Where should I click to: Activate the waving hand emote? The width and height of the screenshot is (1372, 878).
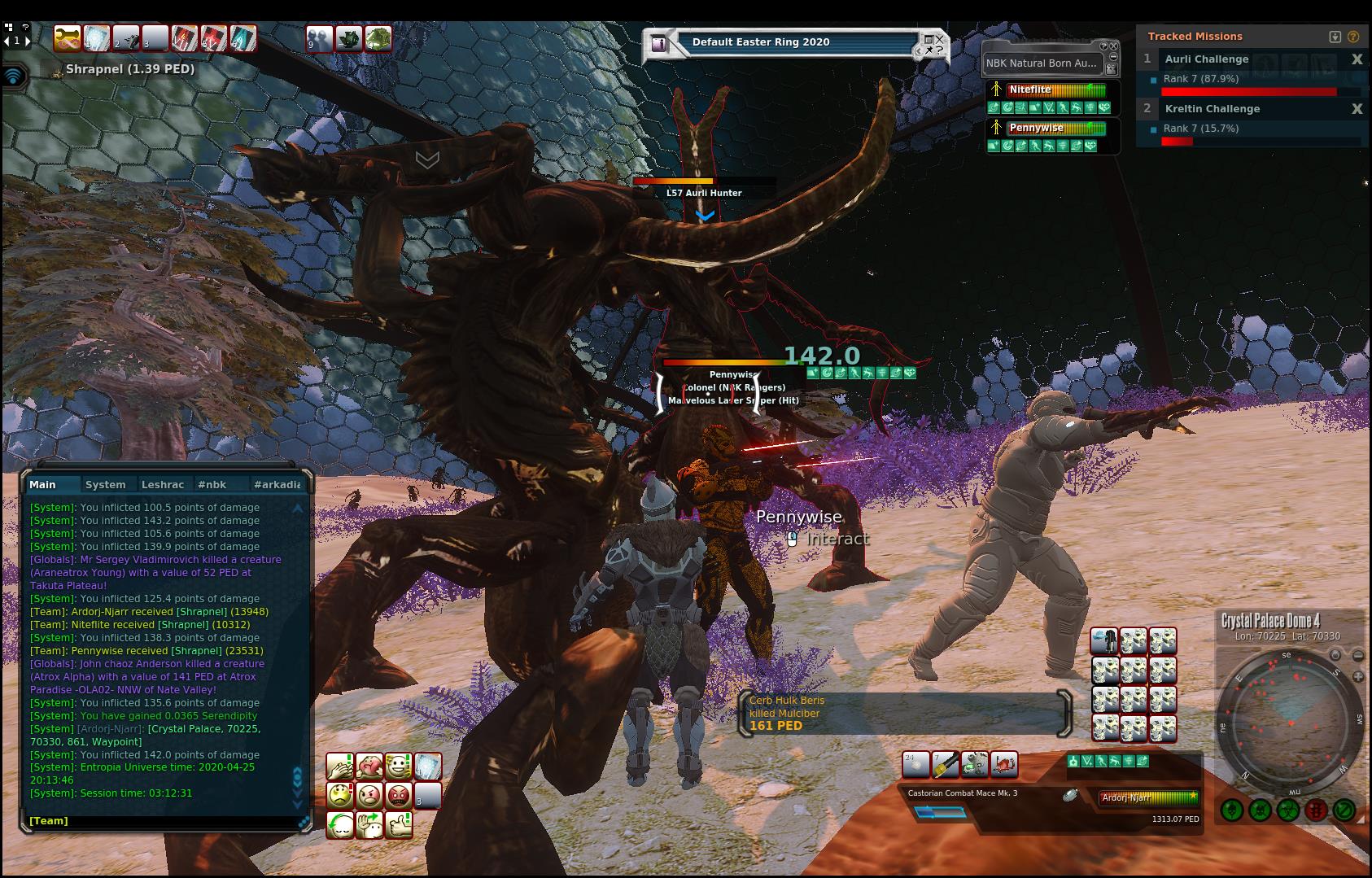pos(369,825)
